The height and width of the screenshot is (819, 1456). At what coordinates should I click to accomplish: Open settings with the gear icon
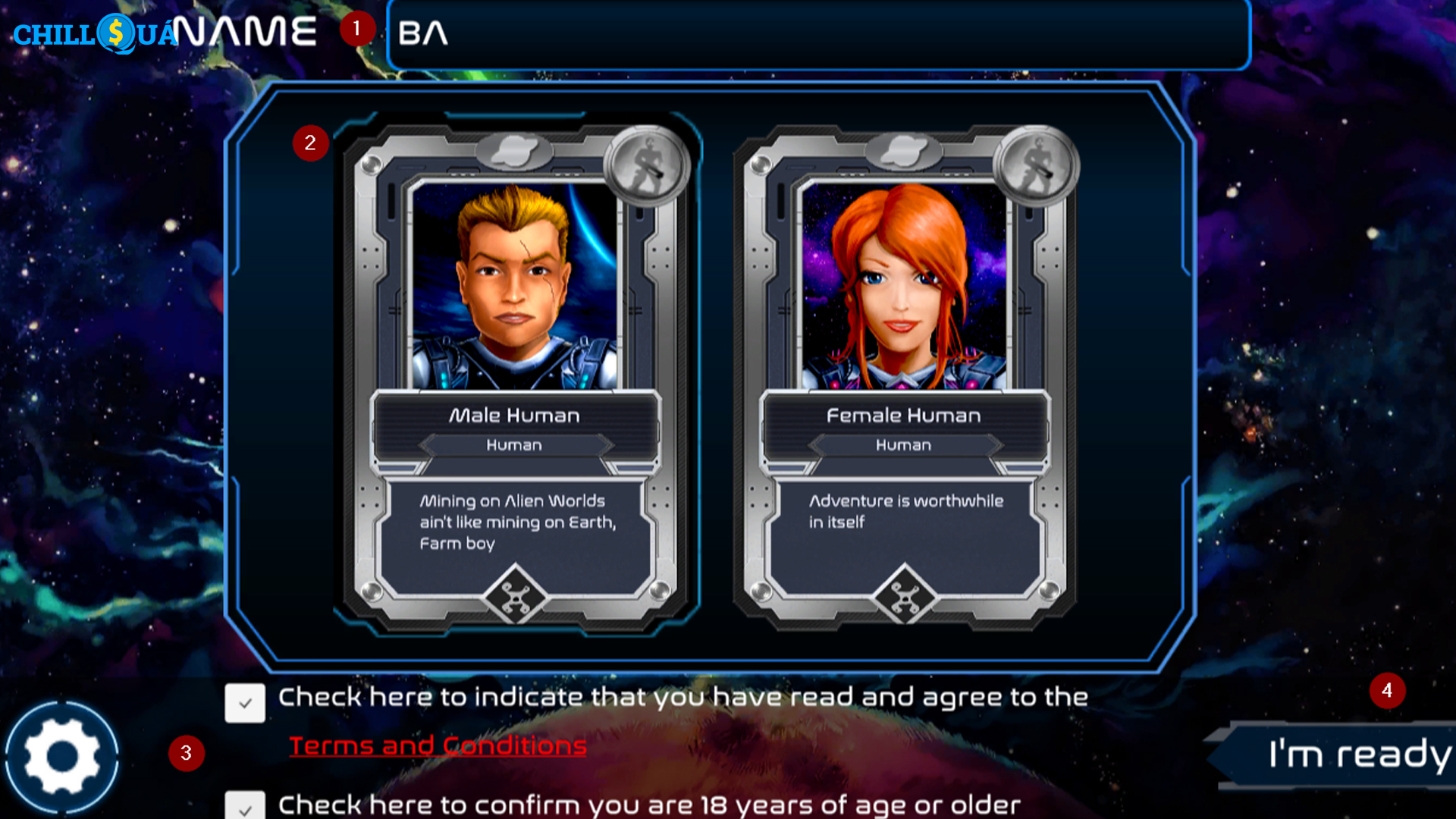click(x=62, y=756)
